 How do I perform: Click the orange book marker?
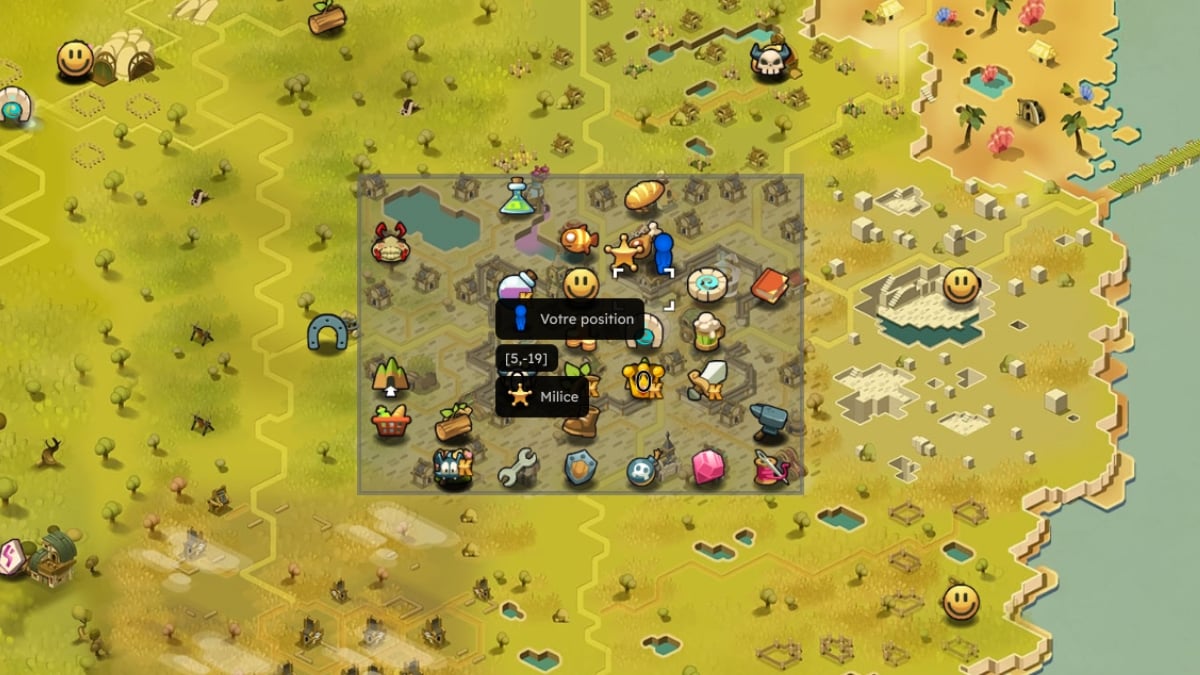(769, 287)
